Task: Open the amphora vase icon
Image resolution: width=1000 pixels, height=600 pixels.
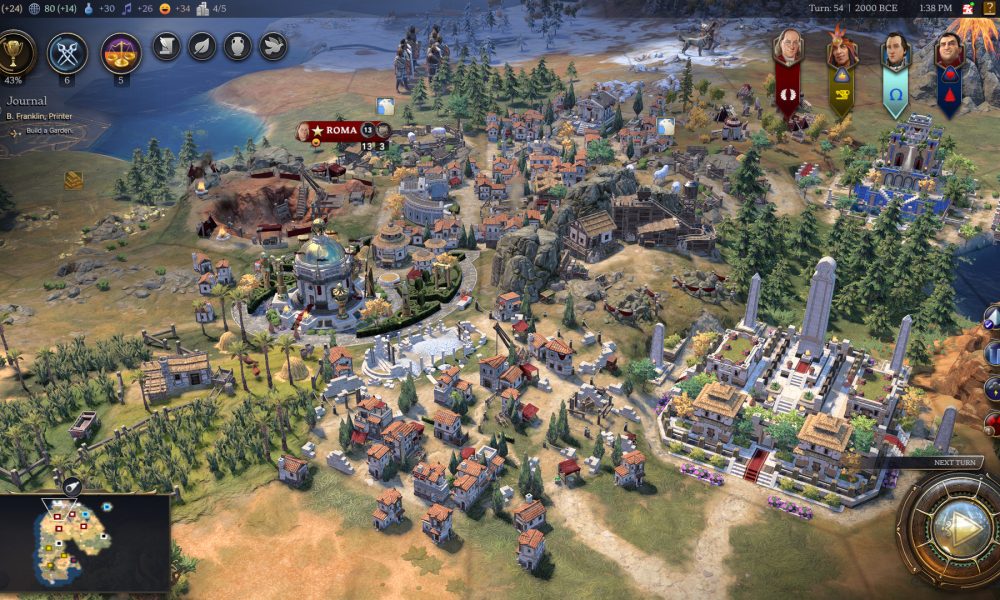Action: tap(237, 46)
